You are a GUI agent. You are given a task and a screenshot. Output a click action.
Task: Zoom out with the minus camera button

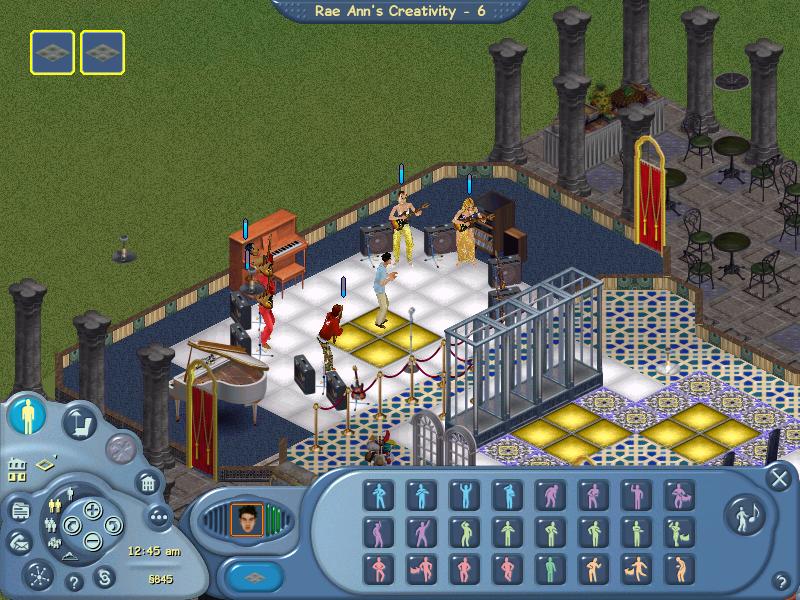pyautogui.click(x=92, y=542)
